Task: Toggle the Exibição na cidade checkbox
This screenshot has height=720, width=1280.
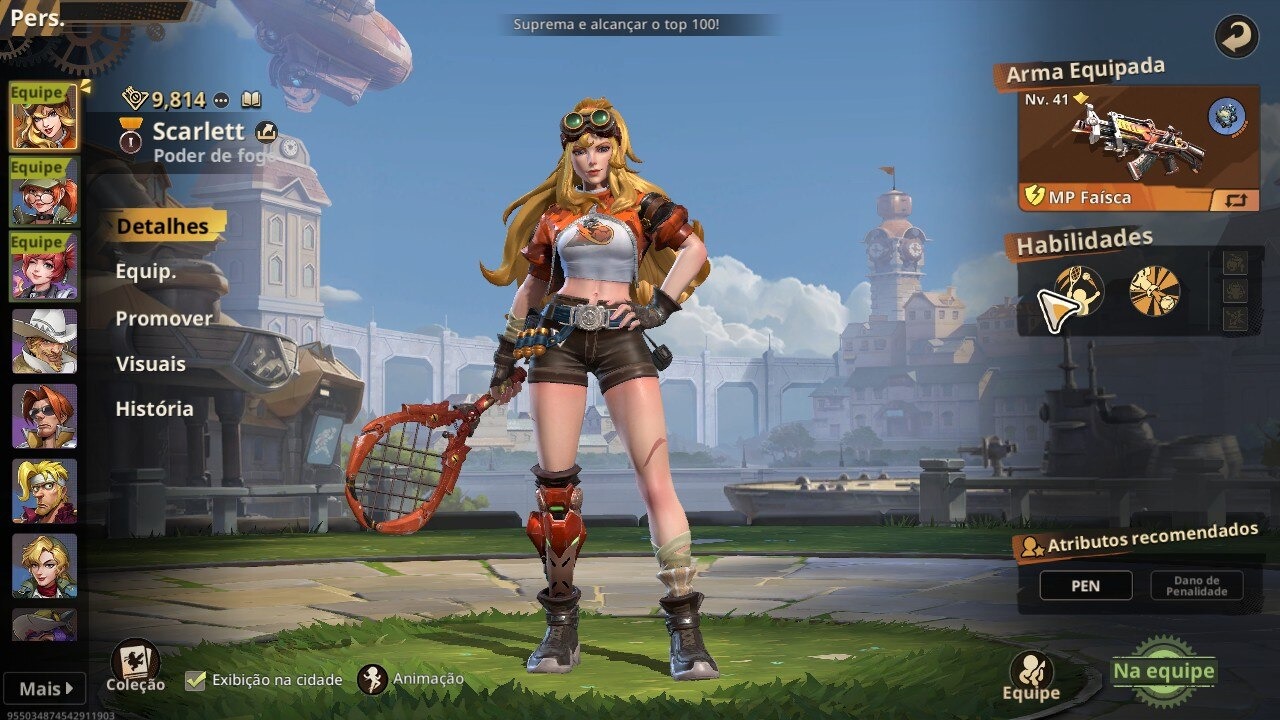Action: (x=196, y=681)
